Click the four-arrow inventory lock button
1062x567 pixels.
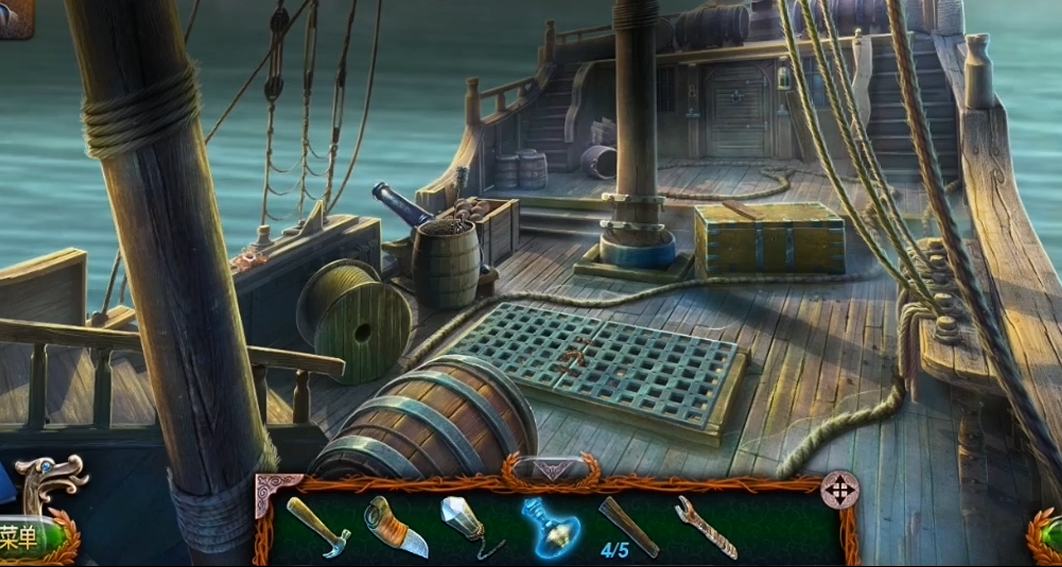click(x=839, y=490)
